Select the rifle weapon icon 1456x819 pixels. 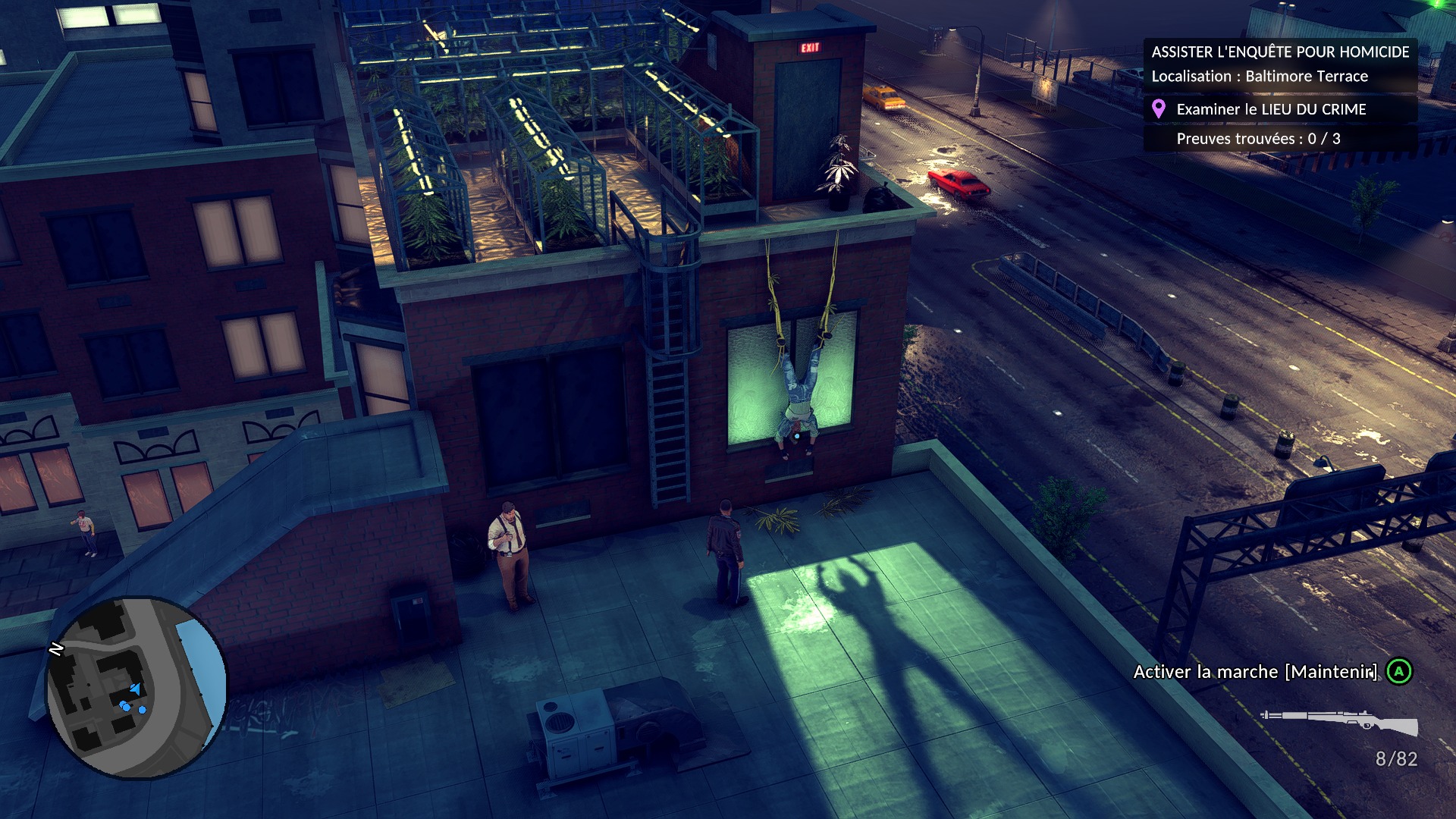point(1339,722)
